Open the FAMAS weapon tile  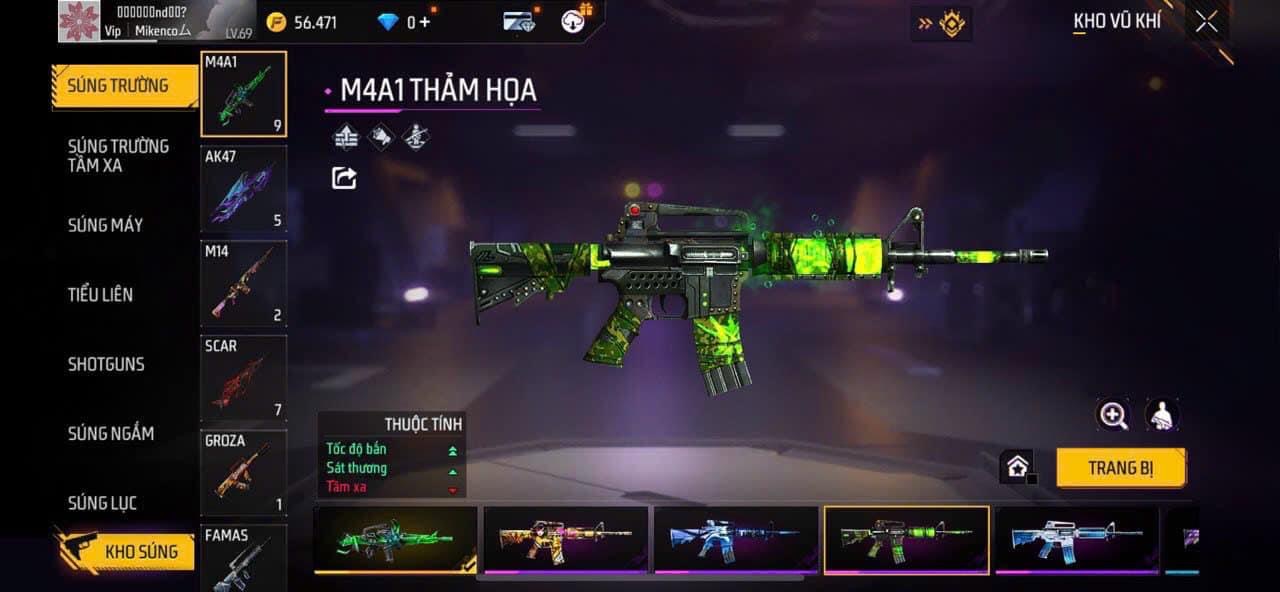coord(243,558)
